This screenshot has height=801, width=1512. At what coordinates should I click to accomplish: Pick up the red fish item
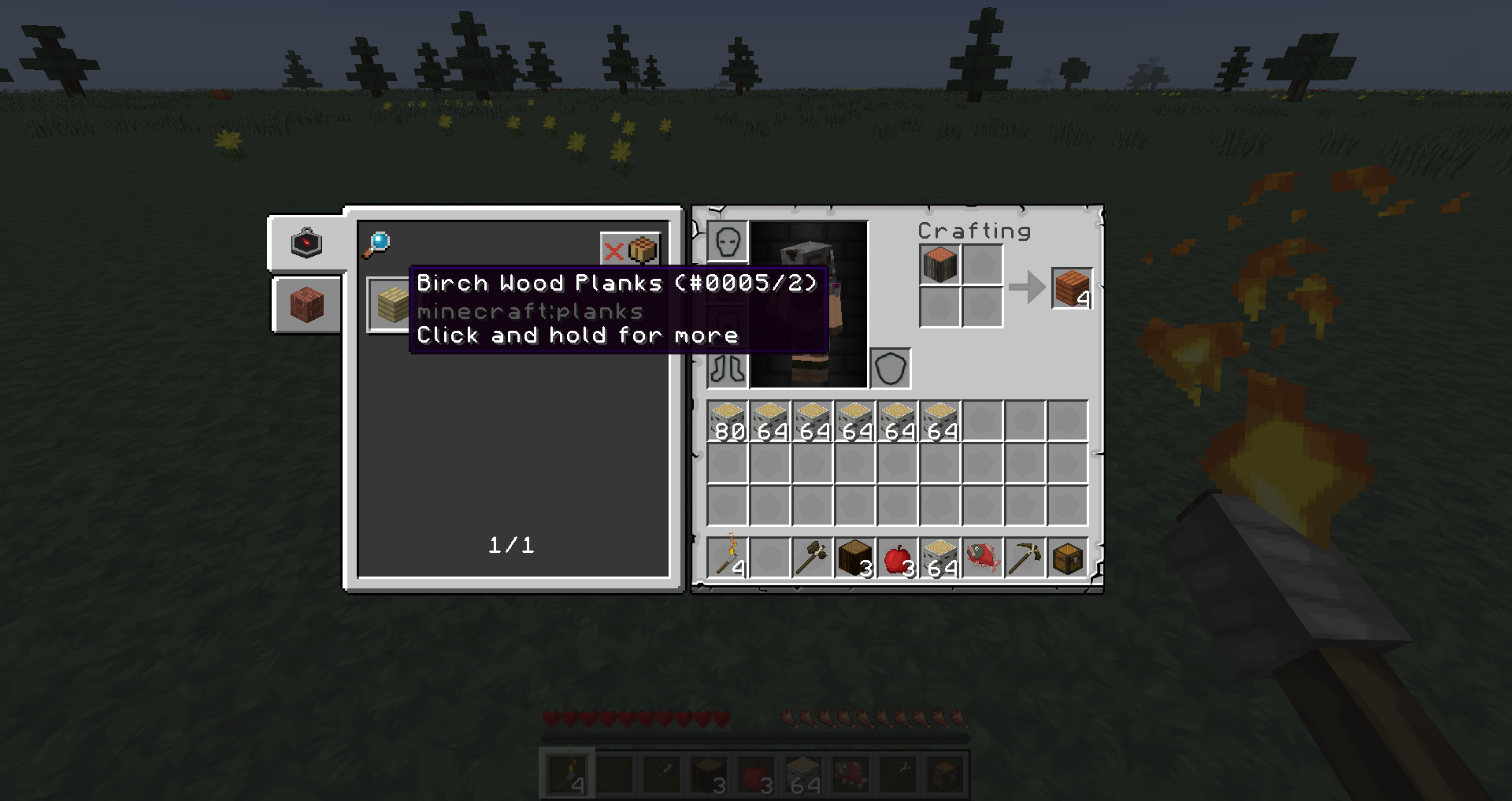(982, 558)
